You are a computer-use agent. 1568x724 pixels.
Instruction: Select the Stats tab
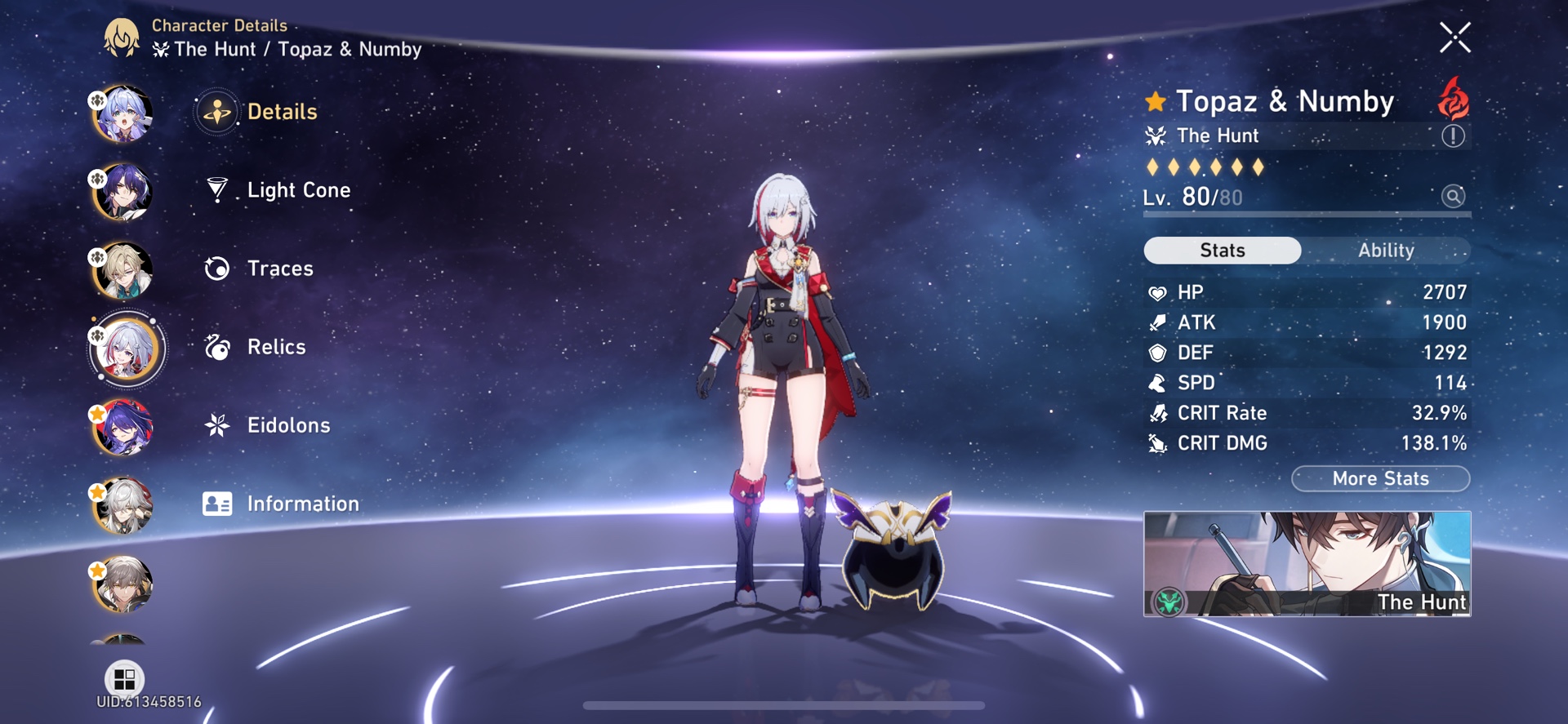click(1221, 251)
